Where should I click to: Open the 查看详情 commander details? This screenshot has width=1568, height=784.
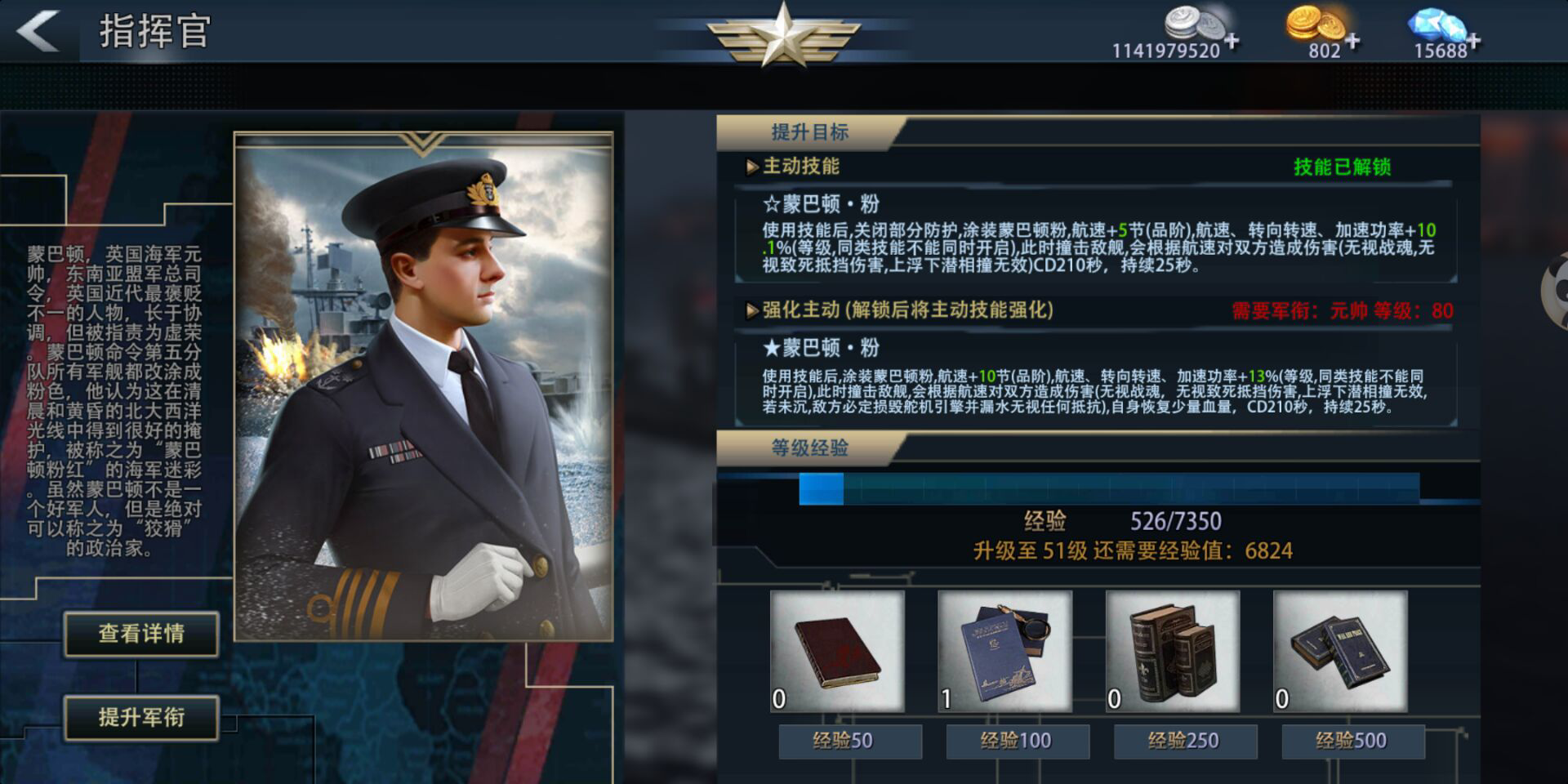pos(141,634)
